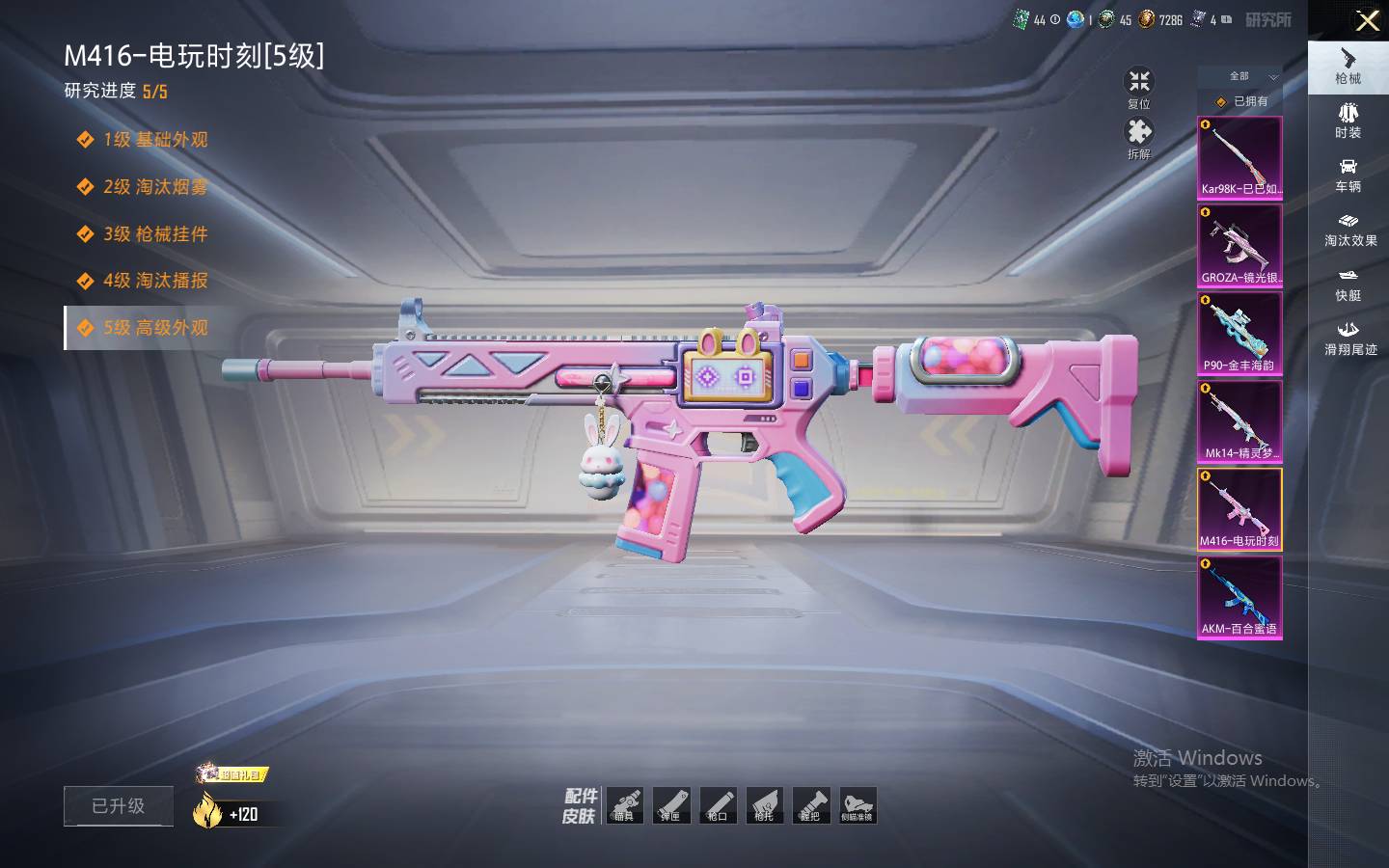1389x868 pixels.
Task: Pick the P90-金丰海韵 skin thumbnail
Action: pyautogui.click(x=1239, y=334)
